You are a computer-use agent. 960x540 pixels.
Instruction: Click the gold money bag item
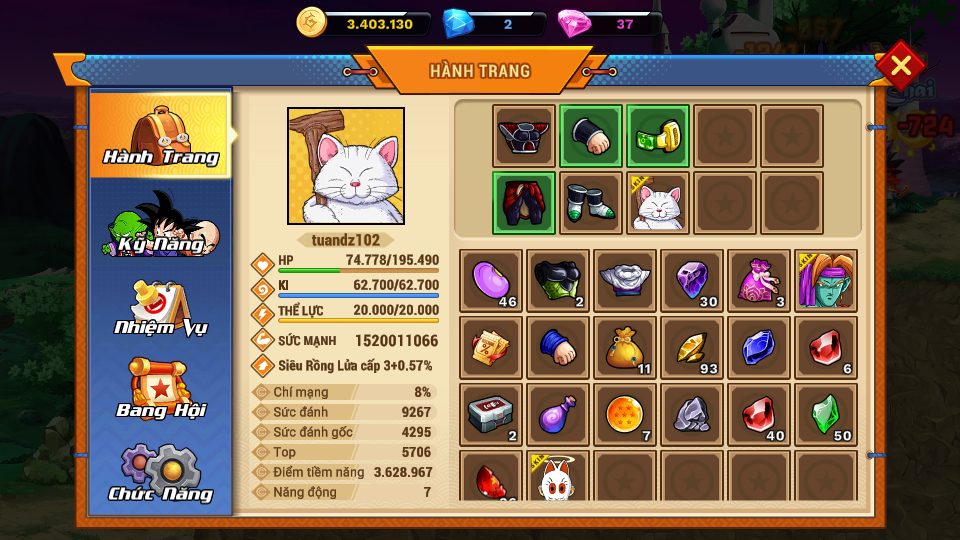pyautogui.click(x=625, y=347)
